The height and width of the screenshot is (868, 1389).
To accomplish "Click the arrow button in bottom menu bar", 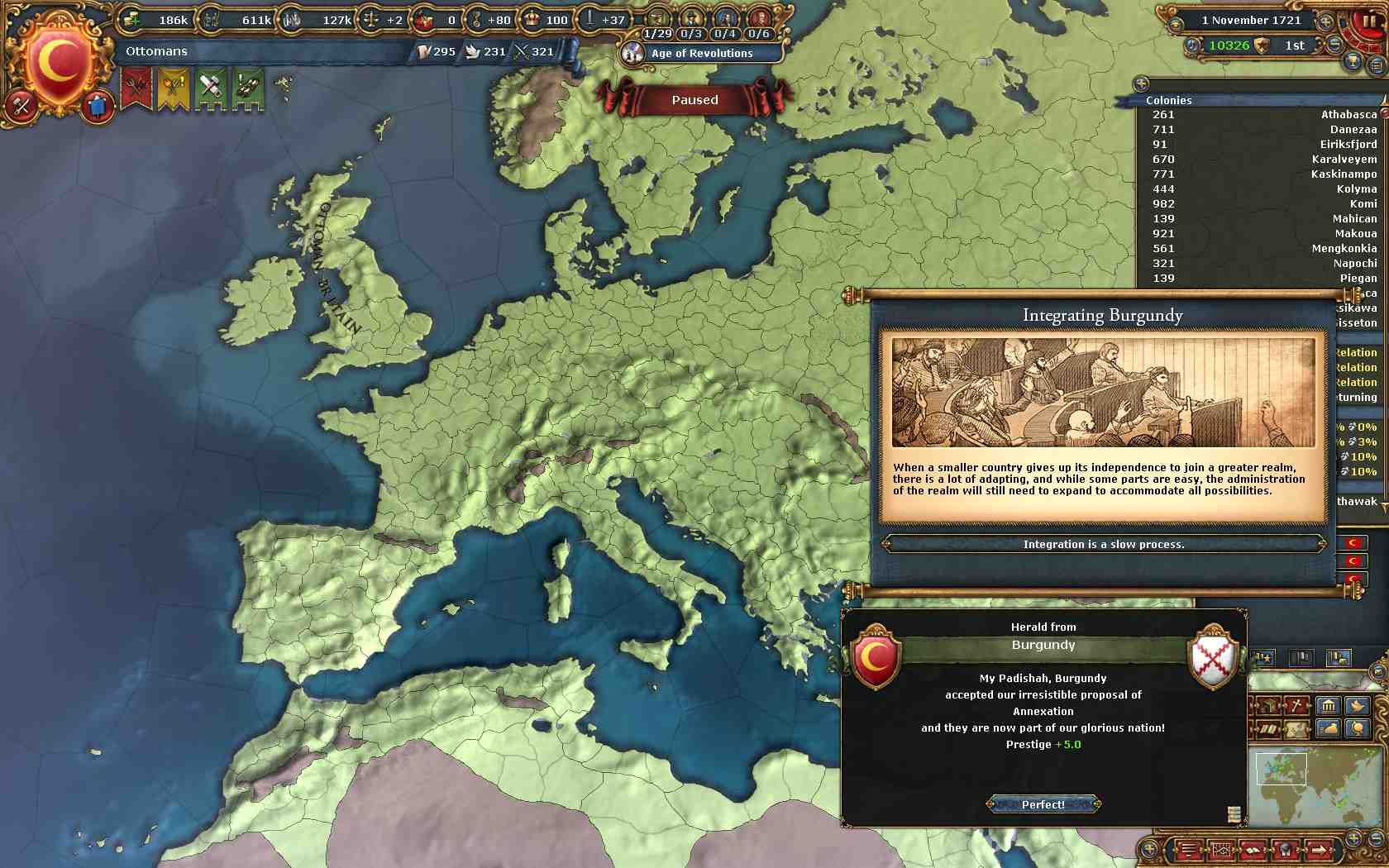I will click(1319, 850).
